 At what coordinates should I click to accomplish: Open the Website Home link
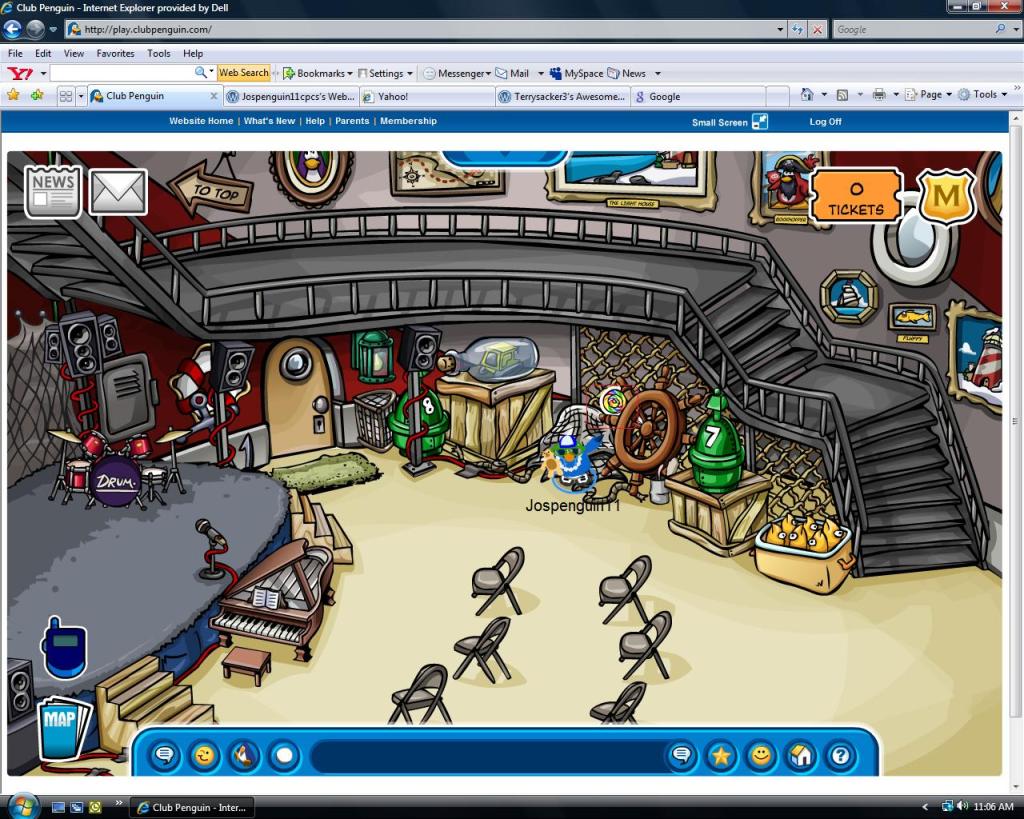[201, 121]
